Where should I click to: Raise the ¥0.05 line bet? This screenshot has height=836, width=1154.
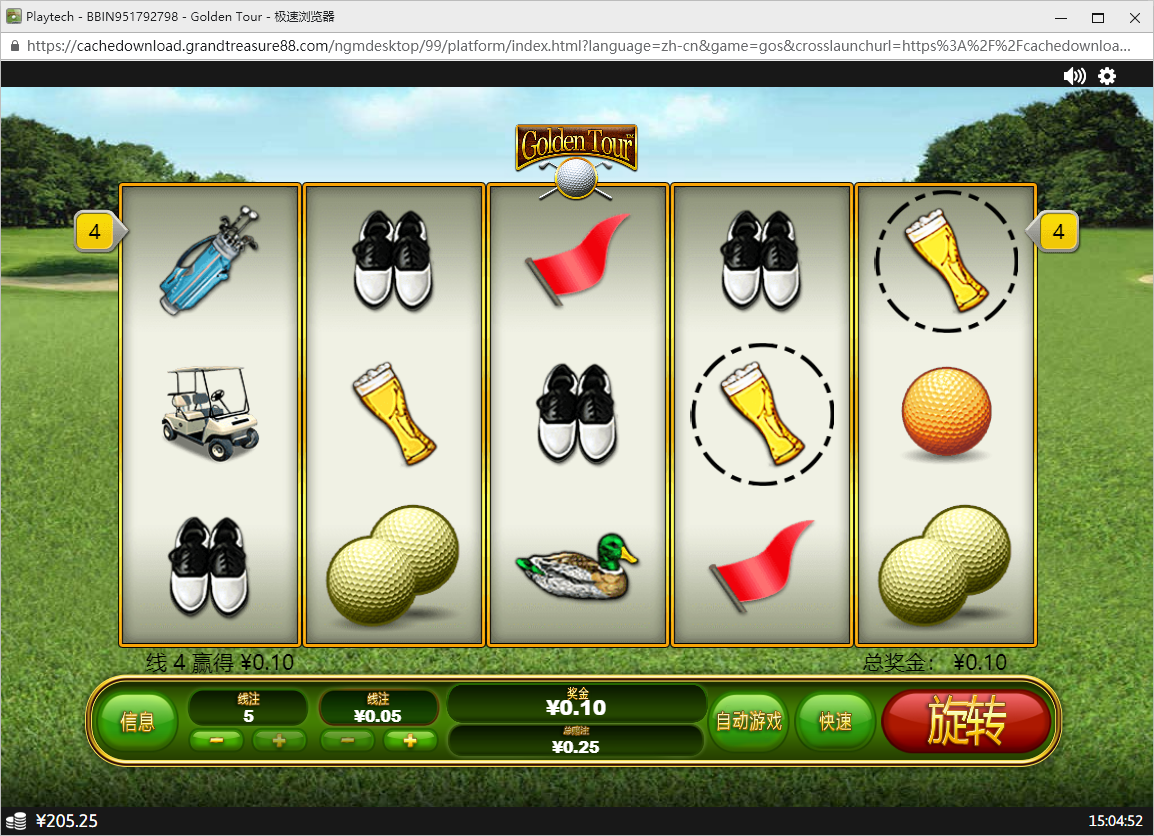[409, 741]
